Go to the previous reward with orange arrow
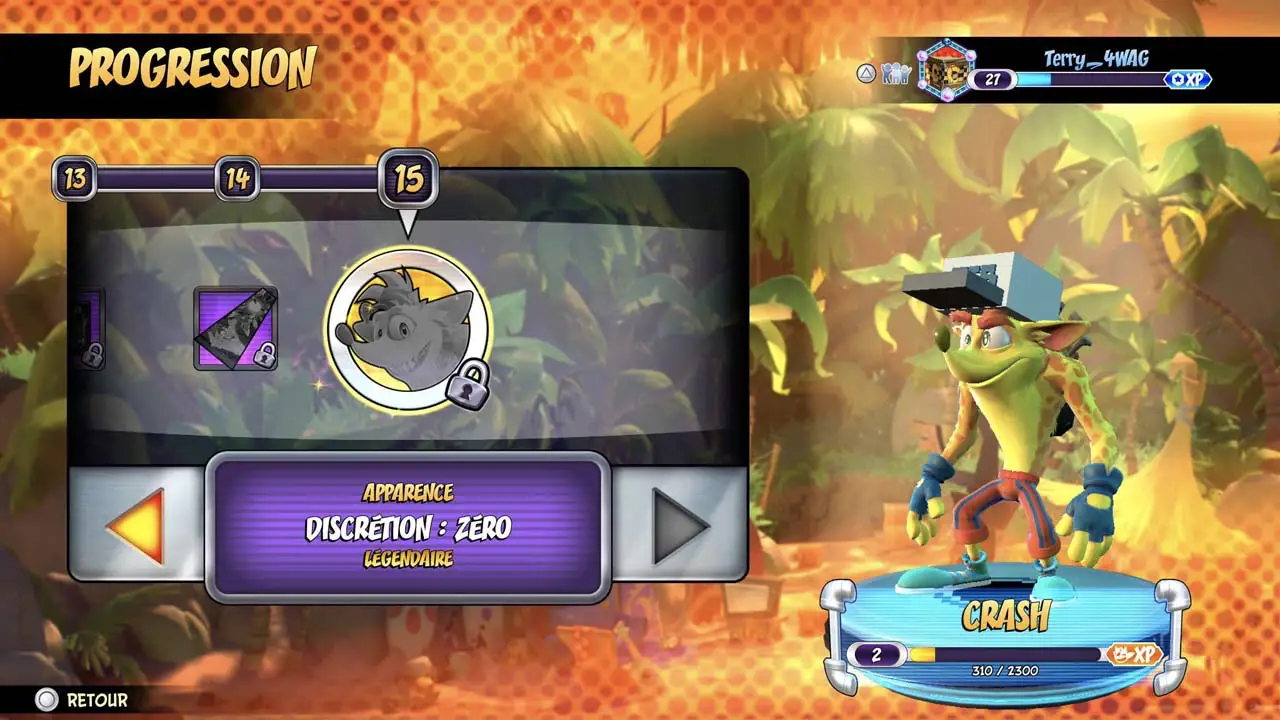The image size is (1280, 720). (135, 524)
